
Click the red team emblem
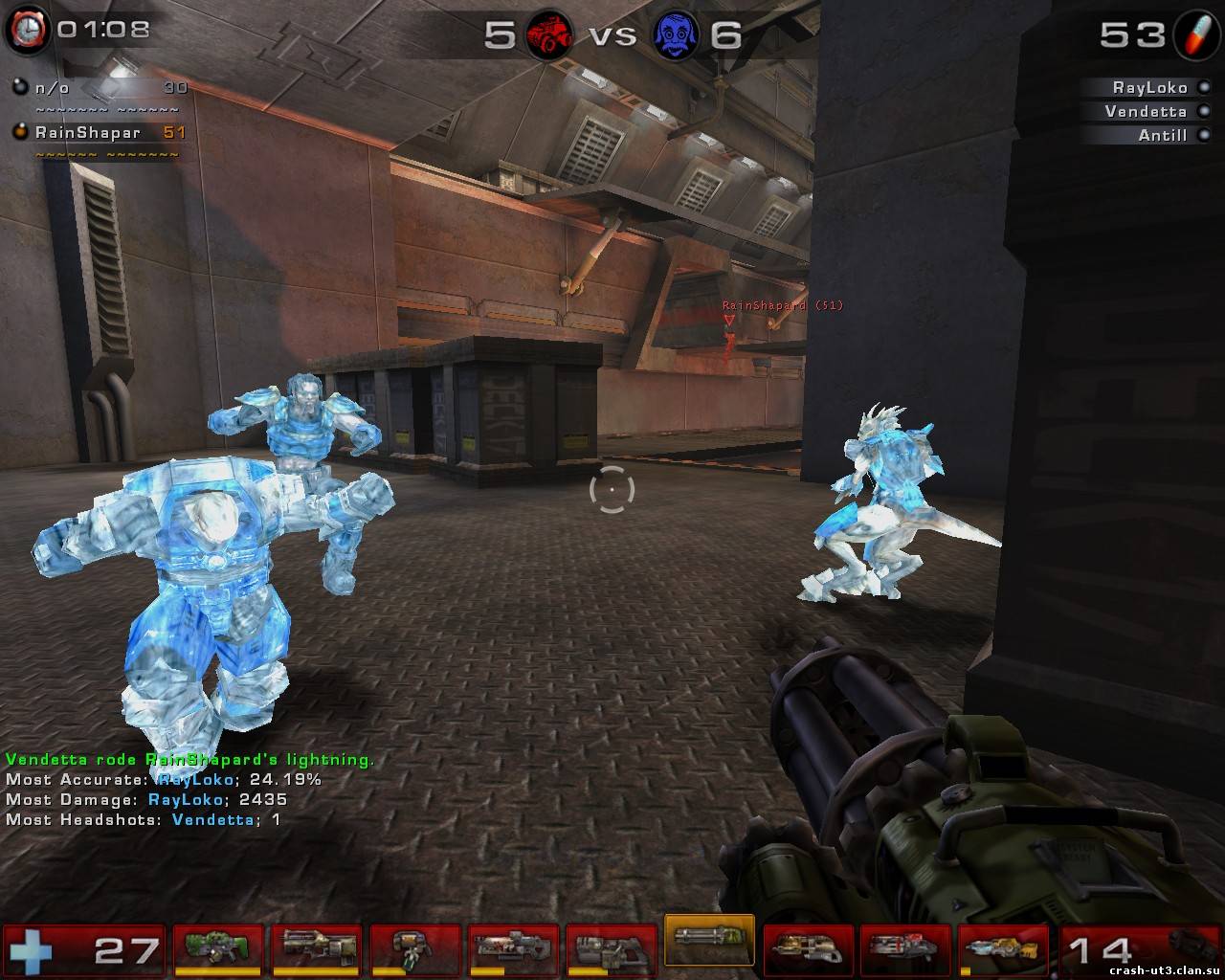(548, 35)
